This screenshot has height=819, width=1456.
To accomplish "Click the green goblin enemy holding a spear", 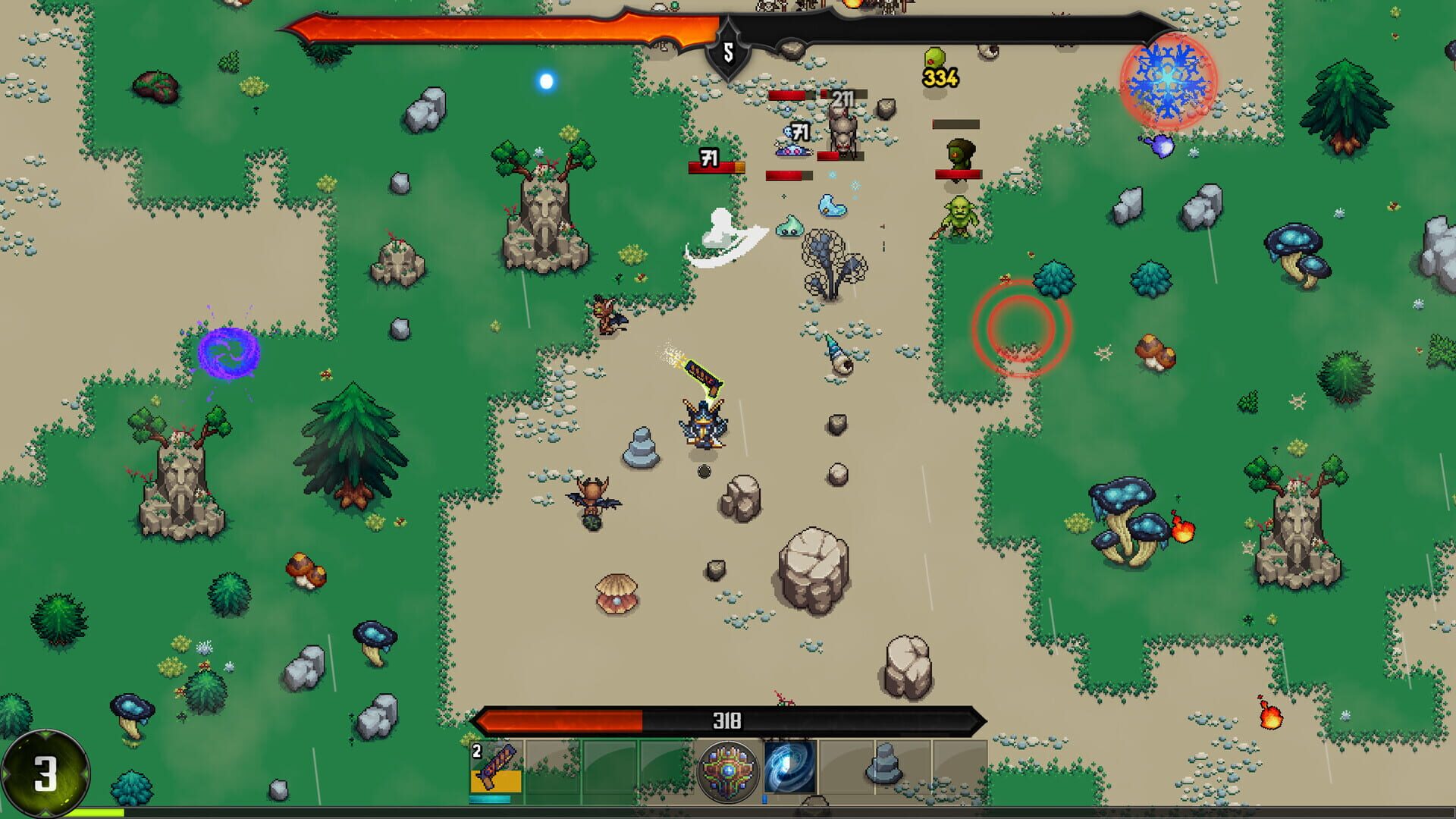I will [959, 216].
